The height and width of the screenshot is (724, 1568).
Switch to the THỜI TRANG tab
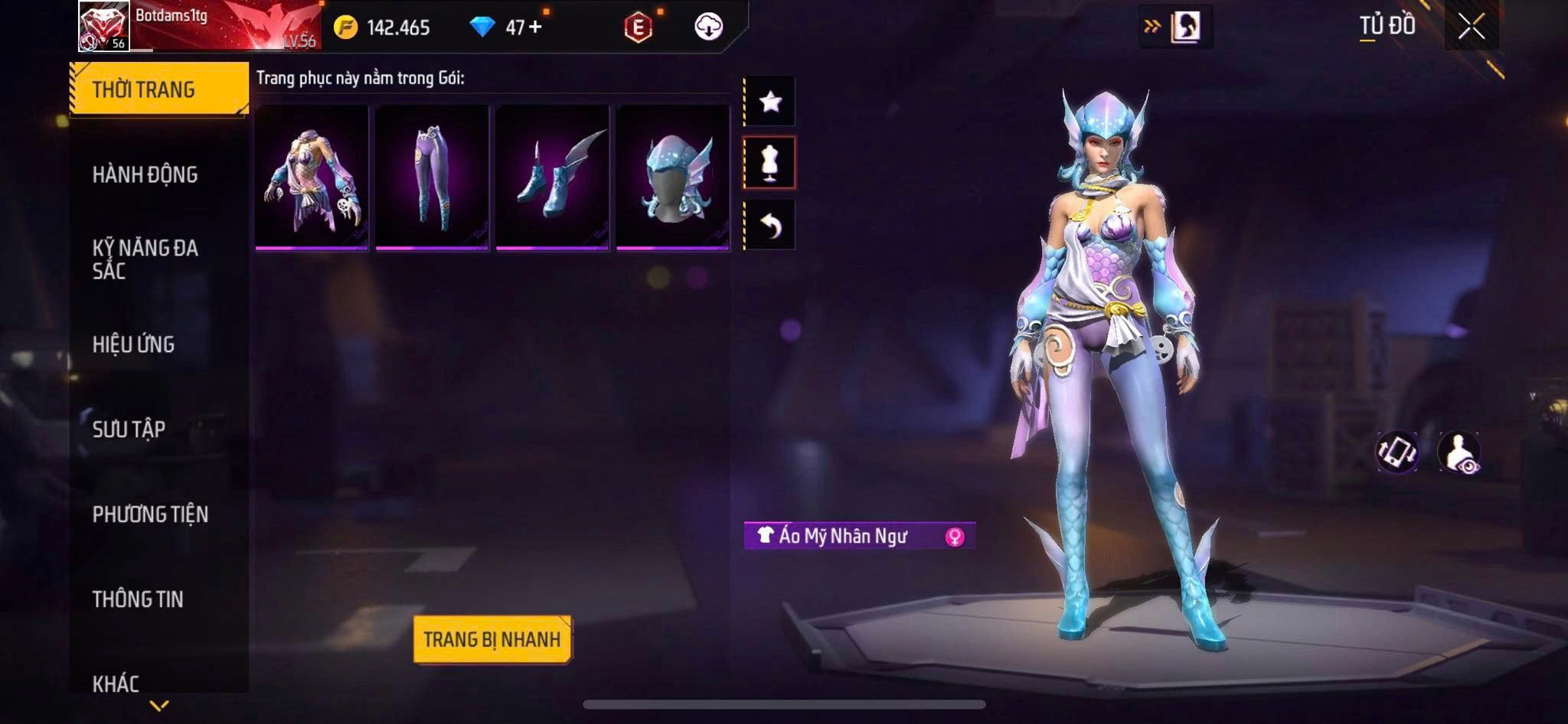coord(158,90)
